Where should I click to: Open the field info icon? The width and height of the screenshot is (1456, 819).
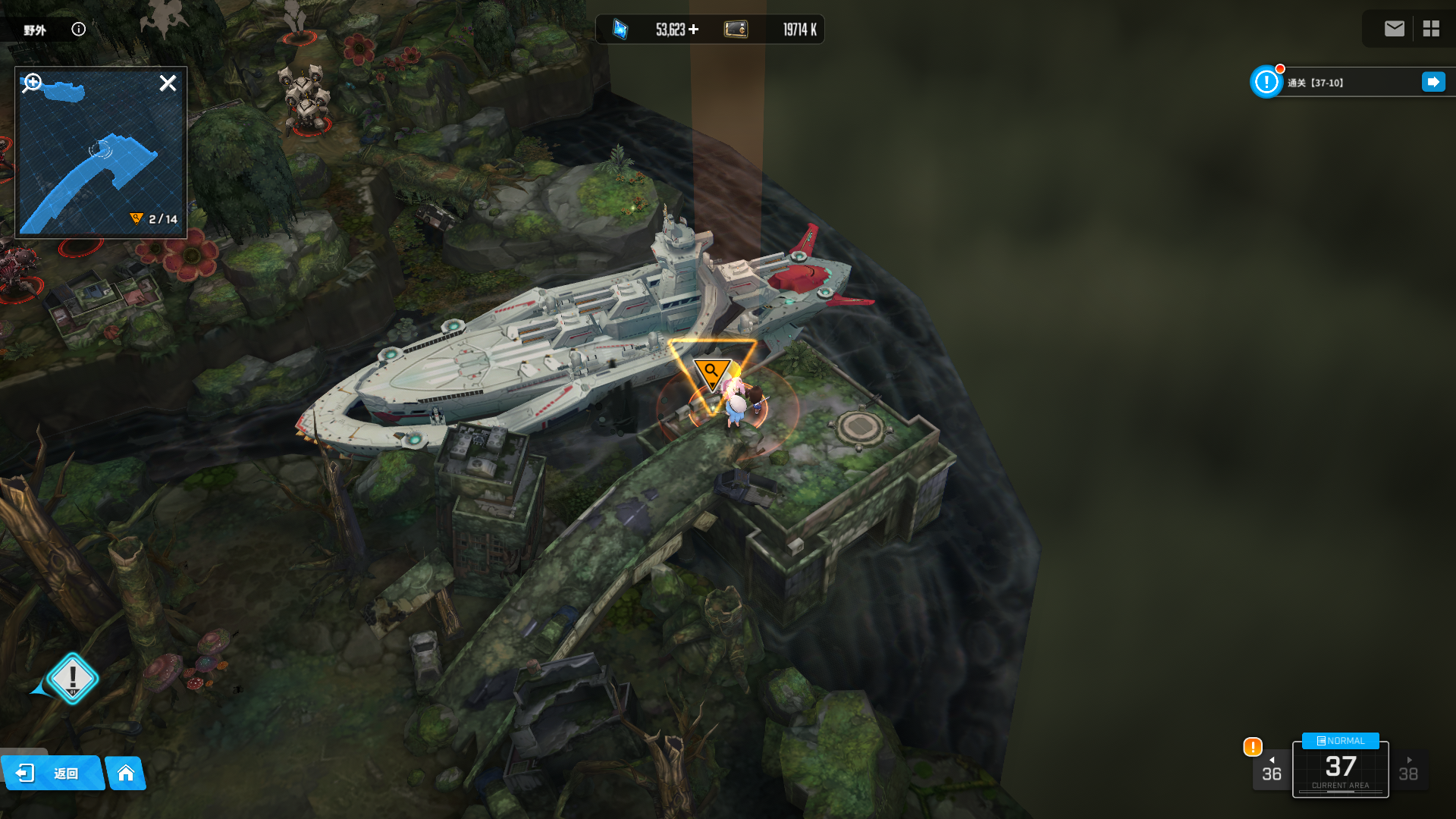(79, 29)
